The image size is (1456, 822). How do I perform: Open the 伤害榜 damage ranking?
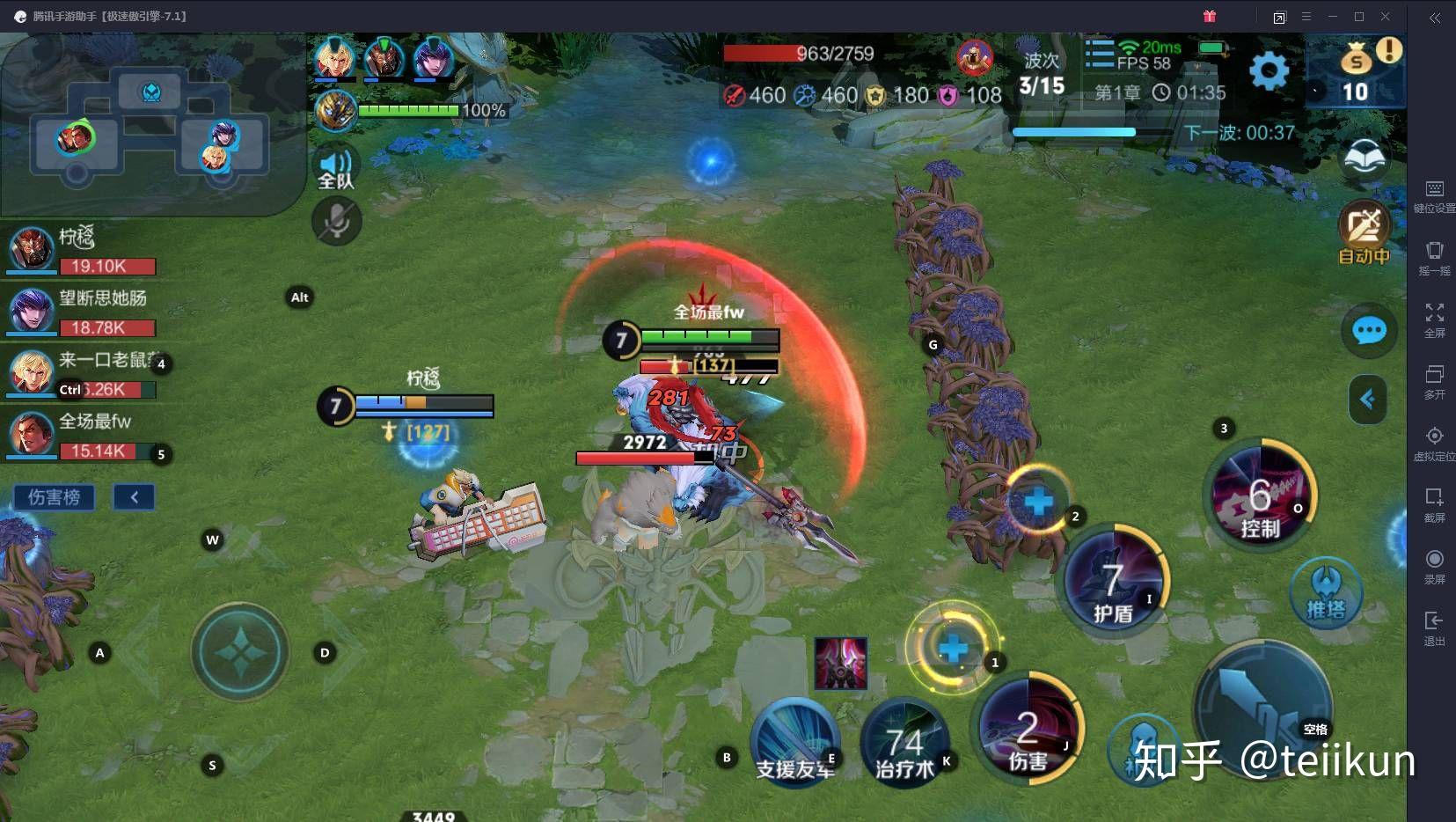click(x=55, y=497)
